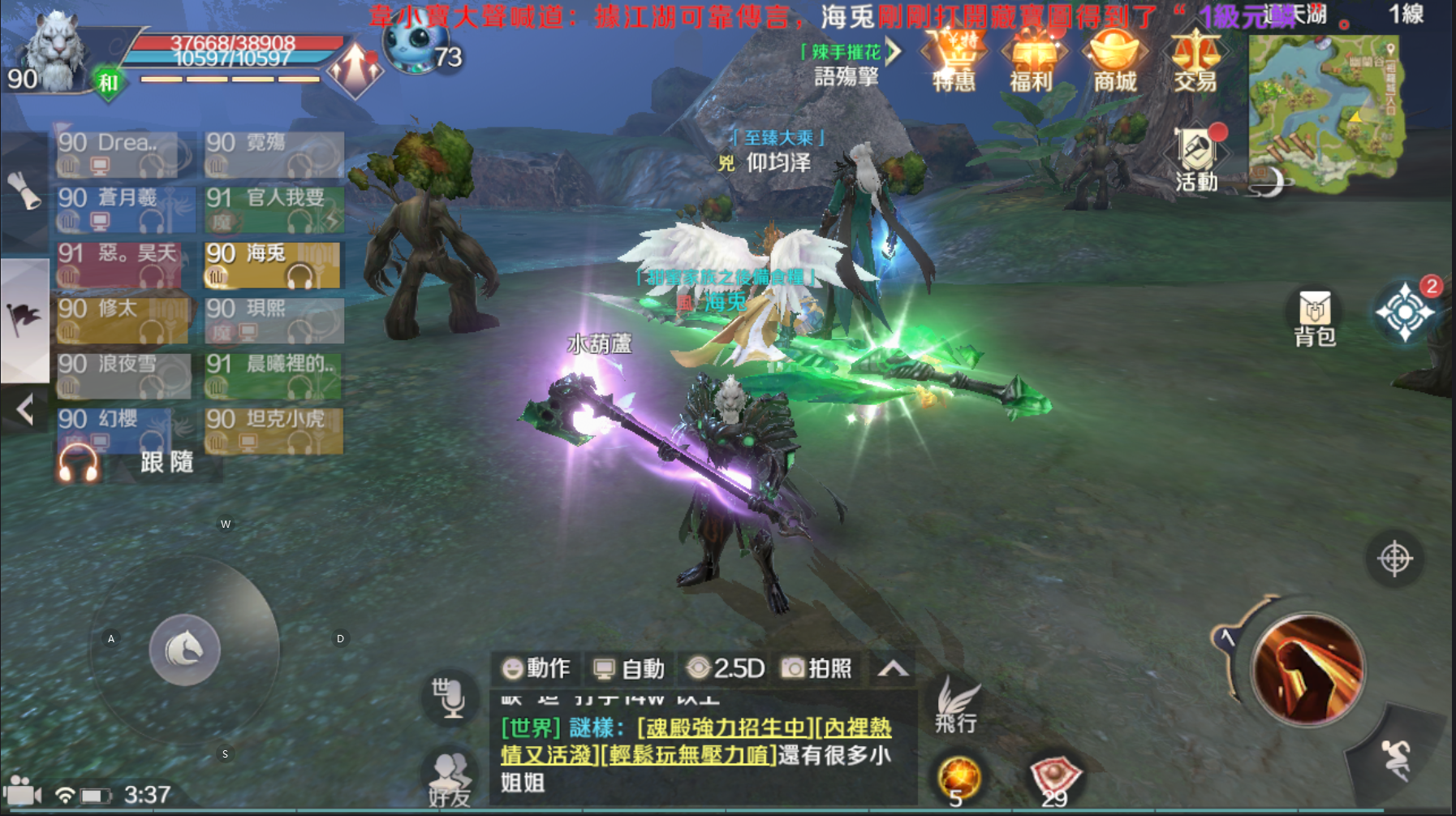This screenshot has height=816, width=1456.
Task: Toggle 跟隨 follow button
Action: point(166,463)
